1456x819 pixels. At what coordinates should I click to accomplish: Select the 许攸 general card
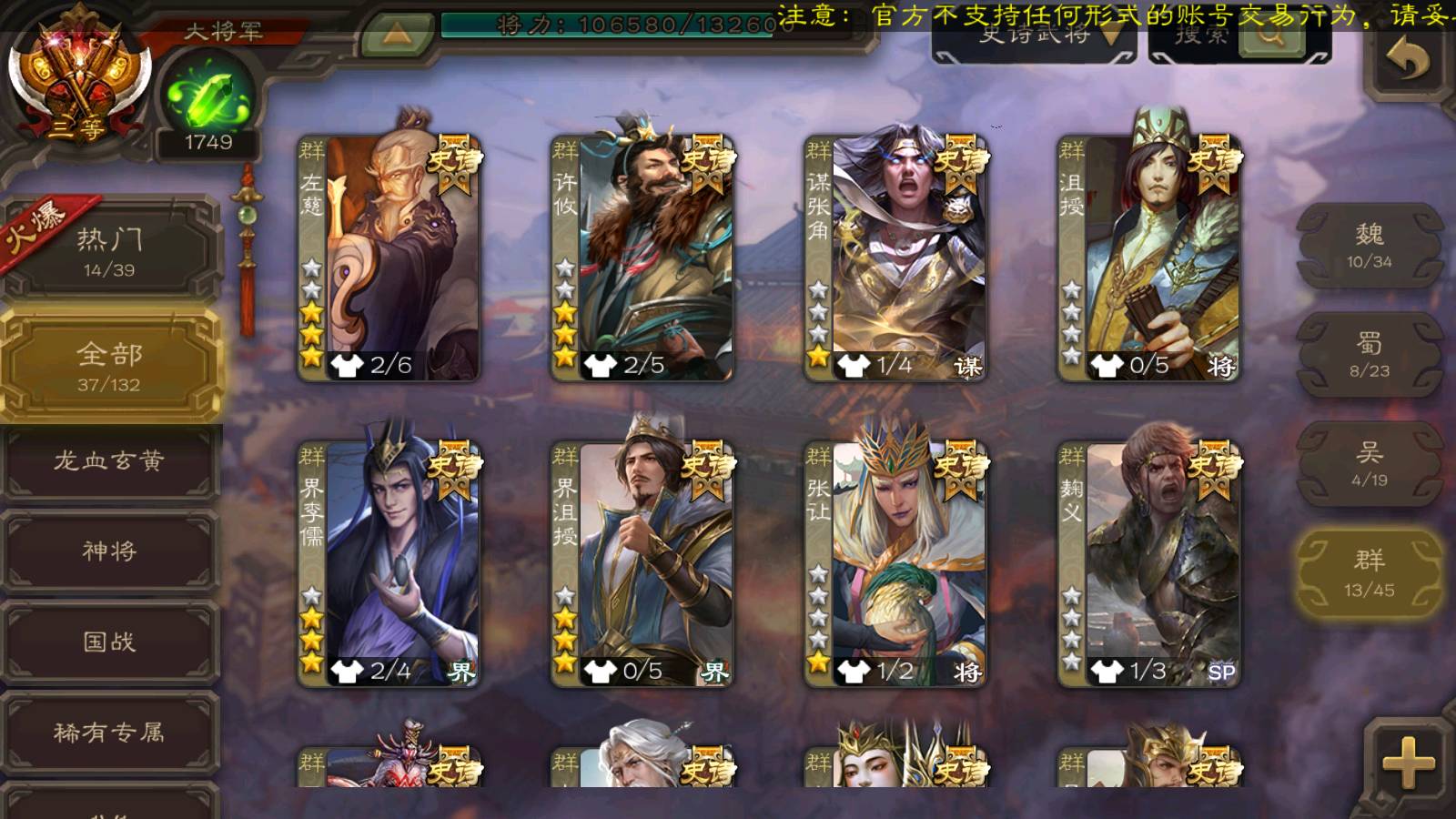click(x=642, y=258)
